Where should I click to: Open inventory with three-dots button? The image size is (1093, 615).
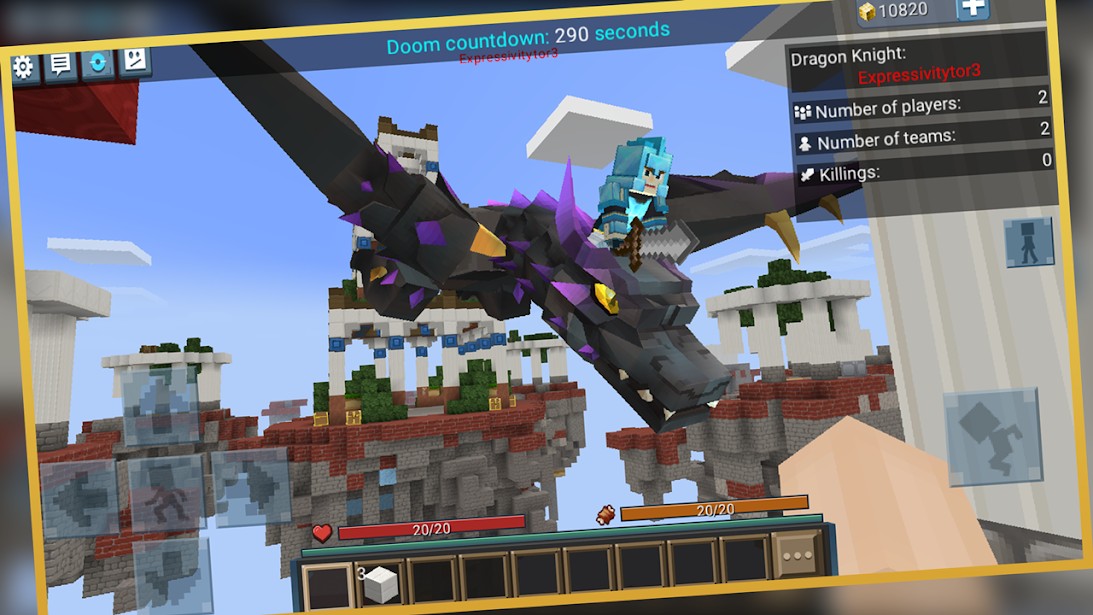point(797,555)
